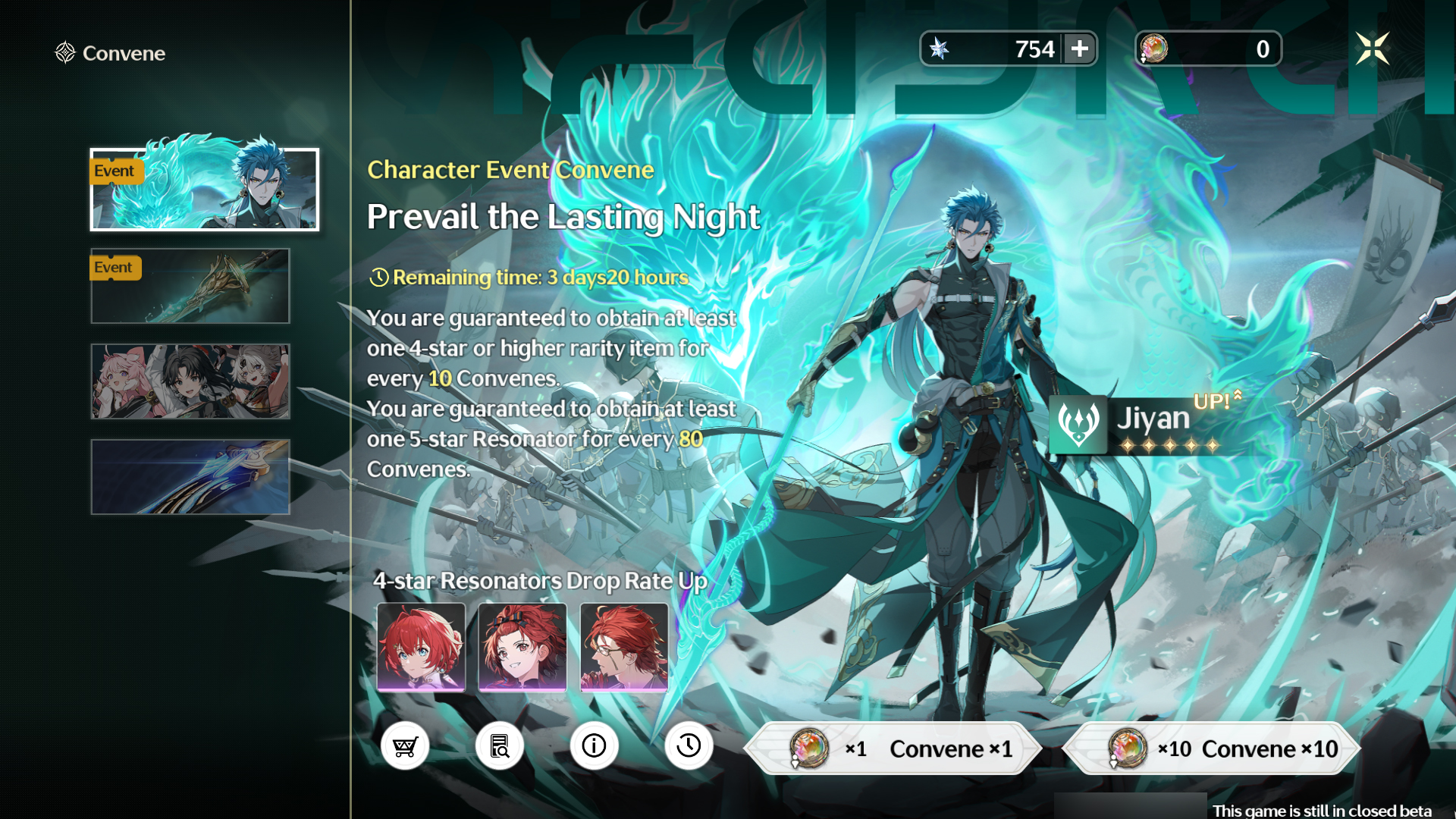This screenshot has width=1456, height=819.
Task: Open the info details icon
Action: pos(595,745)
